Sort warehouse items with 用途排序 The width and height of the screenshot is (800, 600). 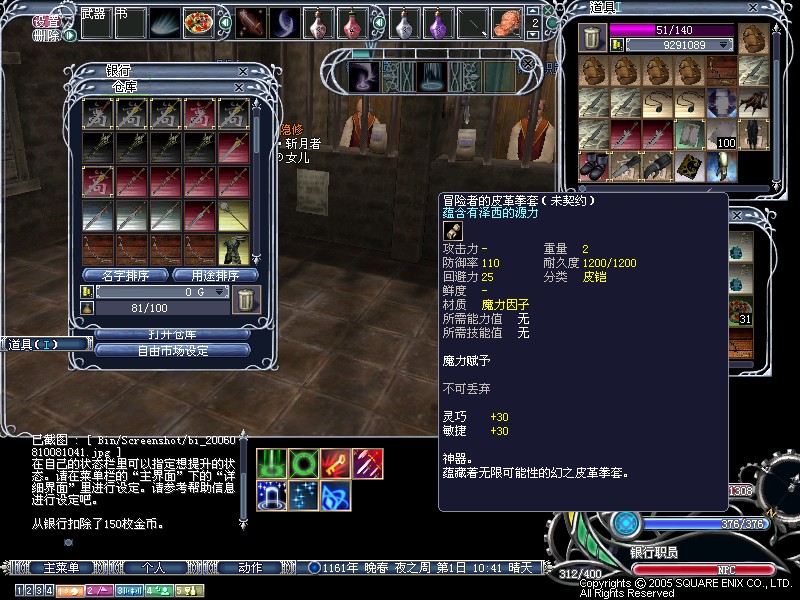(x=216, y=275)
